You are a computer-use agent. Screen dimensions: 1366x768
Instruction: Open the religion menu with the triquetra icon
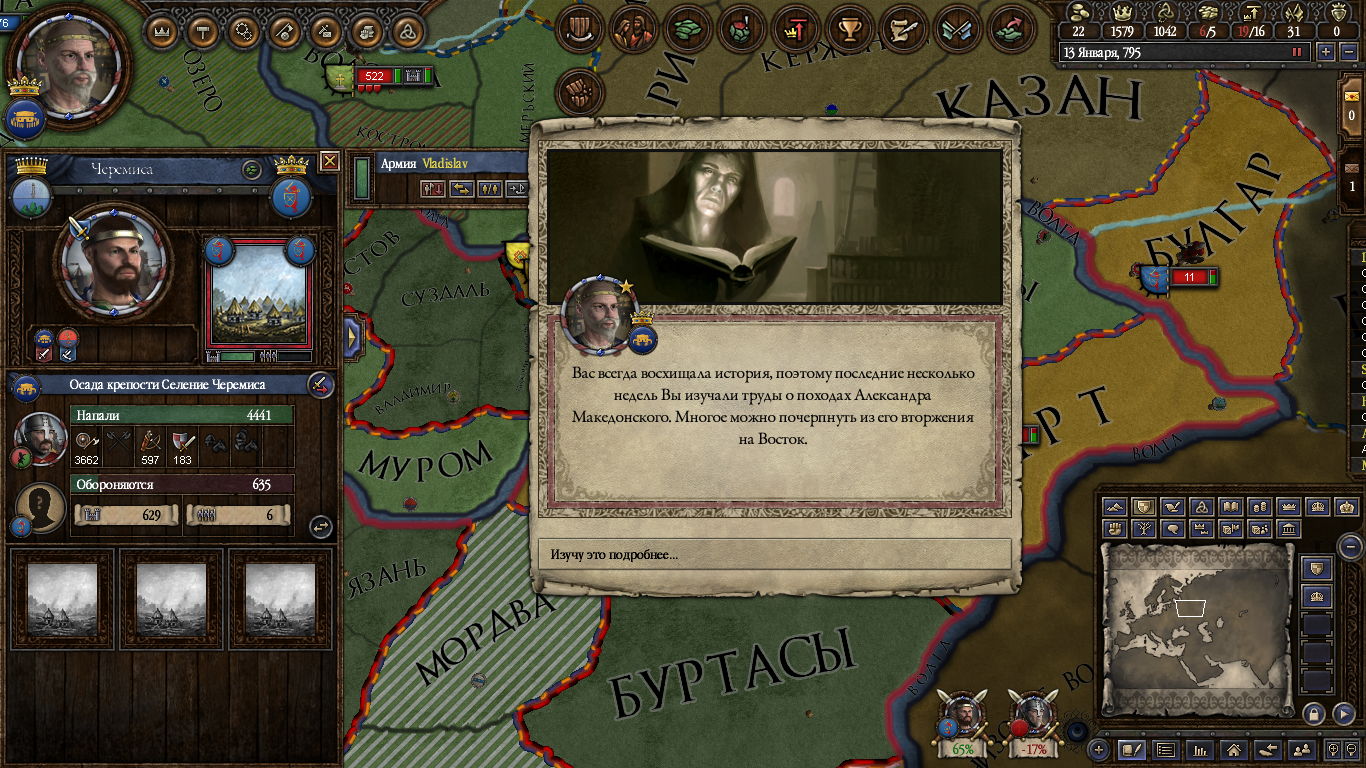(x=407, y=32)
